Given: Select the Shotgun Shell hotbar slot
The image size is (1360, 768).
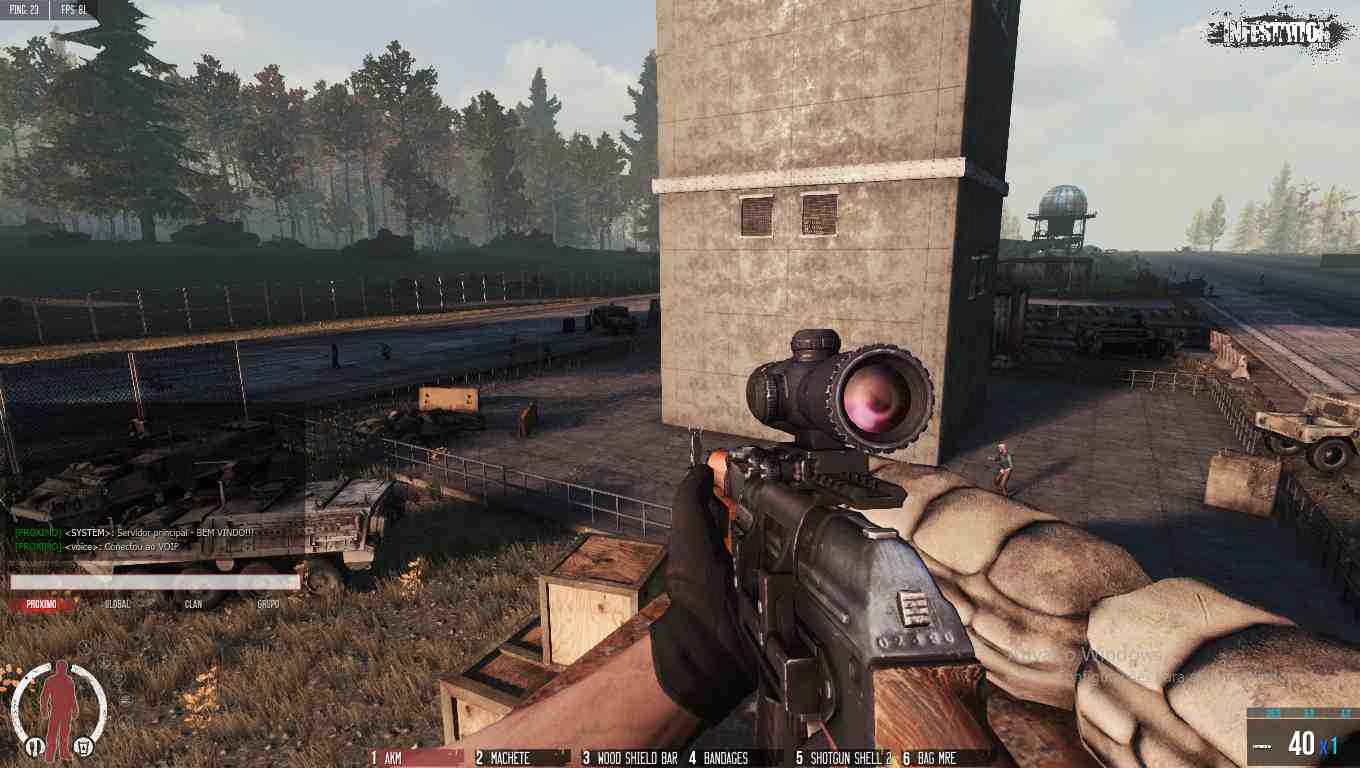Looking at the screenshot, I should 842,758.
